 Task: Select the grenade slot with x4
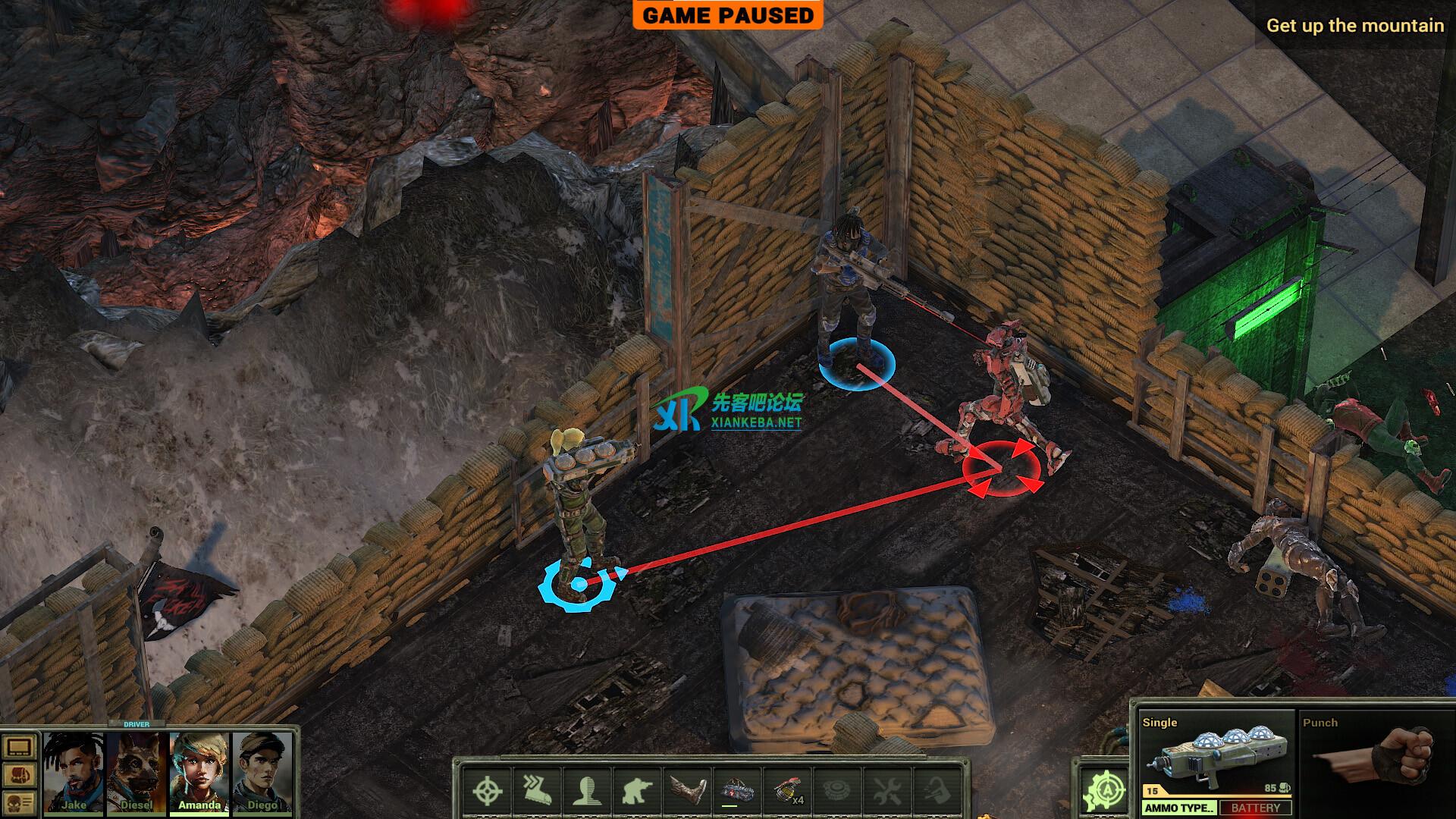coord(786,791)
